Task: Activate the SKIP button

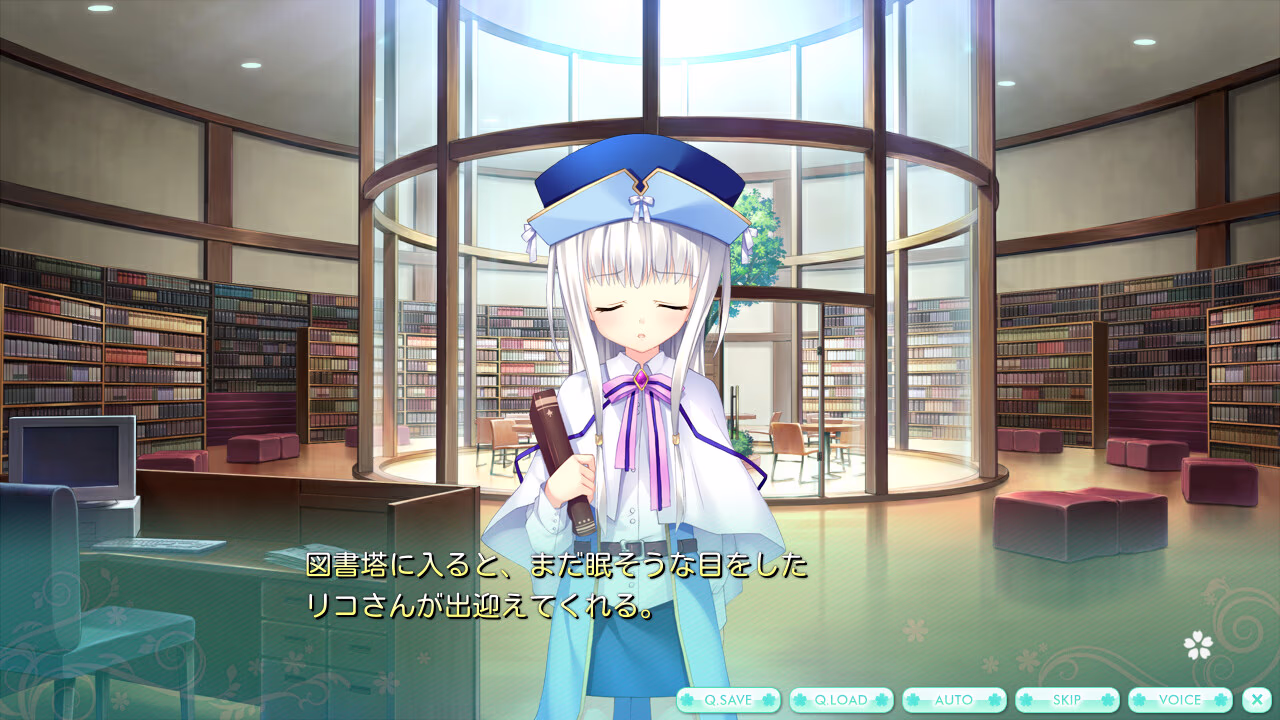Action: 1066,700
